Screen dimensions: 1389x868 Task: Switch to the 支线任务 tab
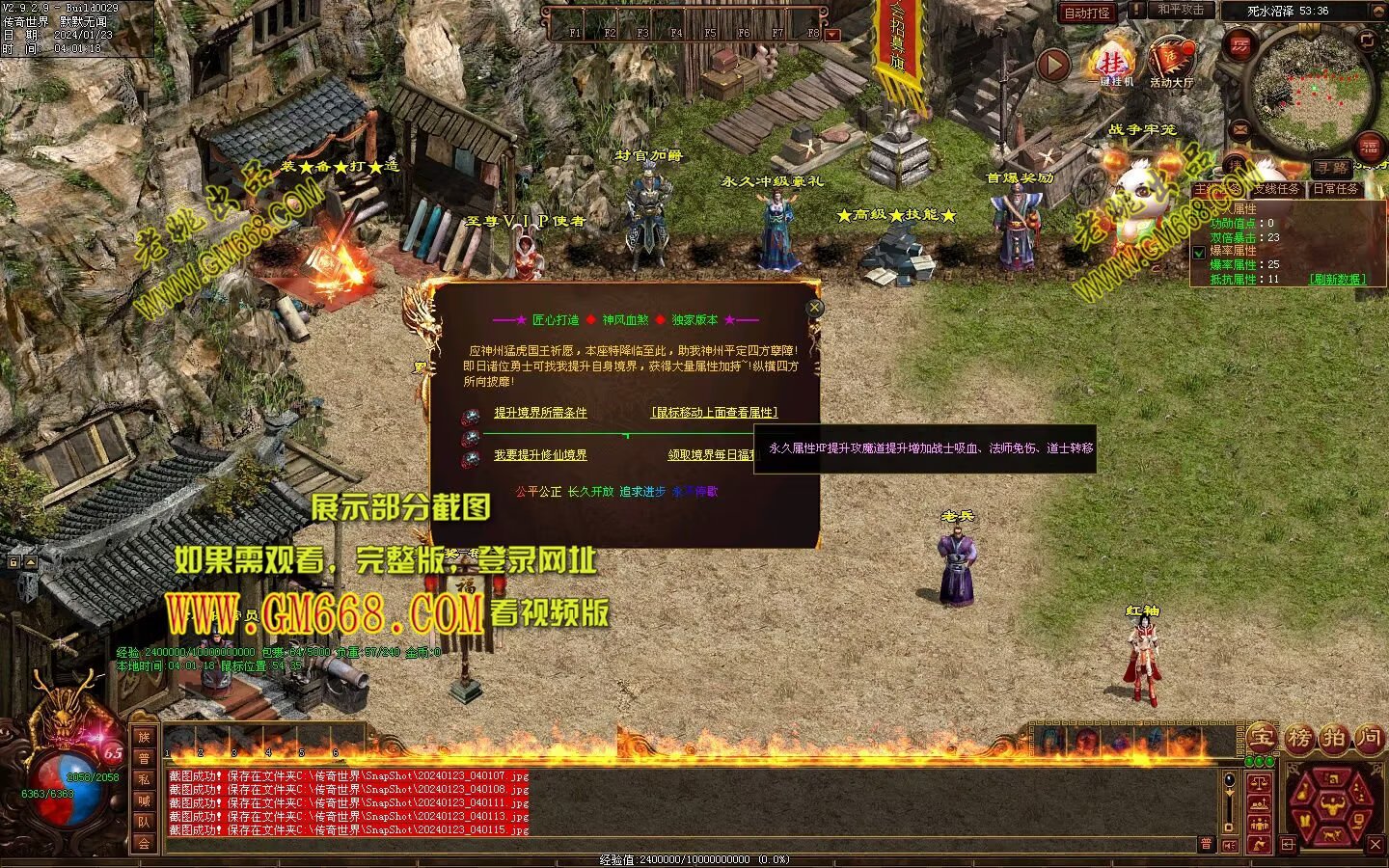[x=1277, y=190]
